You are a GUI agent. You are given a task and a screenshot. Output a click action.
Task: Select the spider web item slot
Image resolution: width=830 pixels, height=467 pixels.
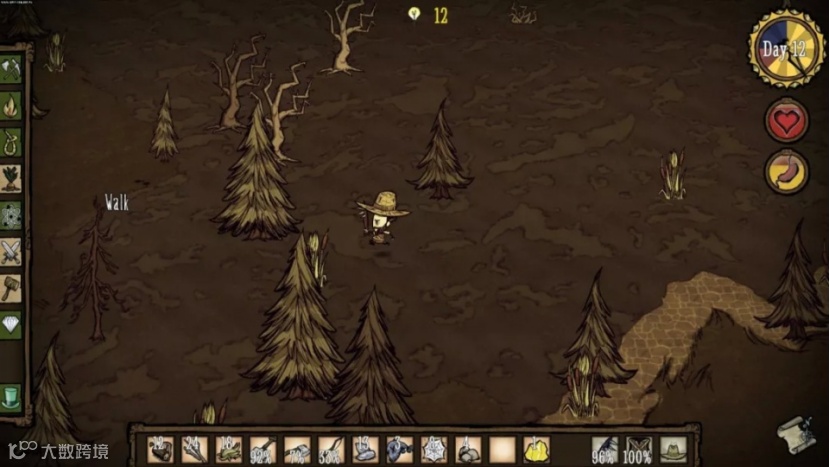434,450
